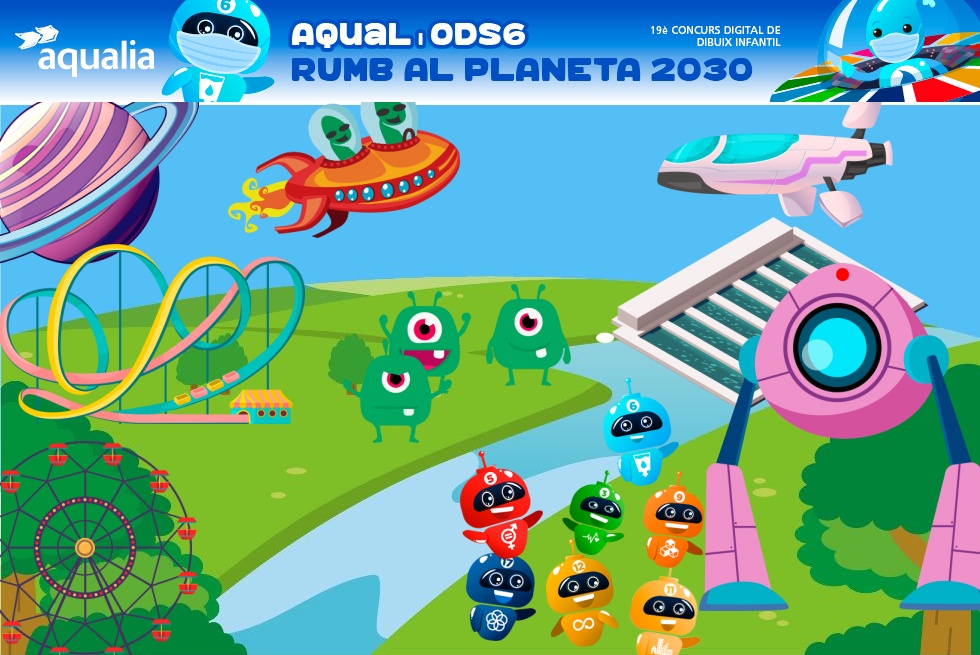Image resolution: width=980 pixels, height=655 pixels.
Task: Select the light blue number 6 robot
Action: [x=637, y=435]
